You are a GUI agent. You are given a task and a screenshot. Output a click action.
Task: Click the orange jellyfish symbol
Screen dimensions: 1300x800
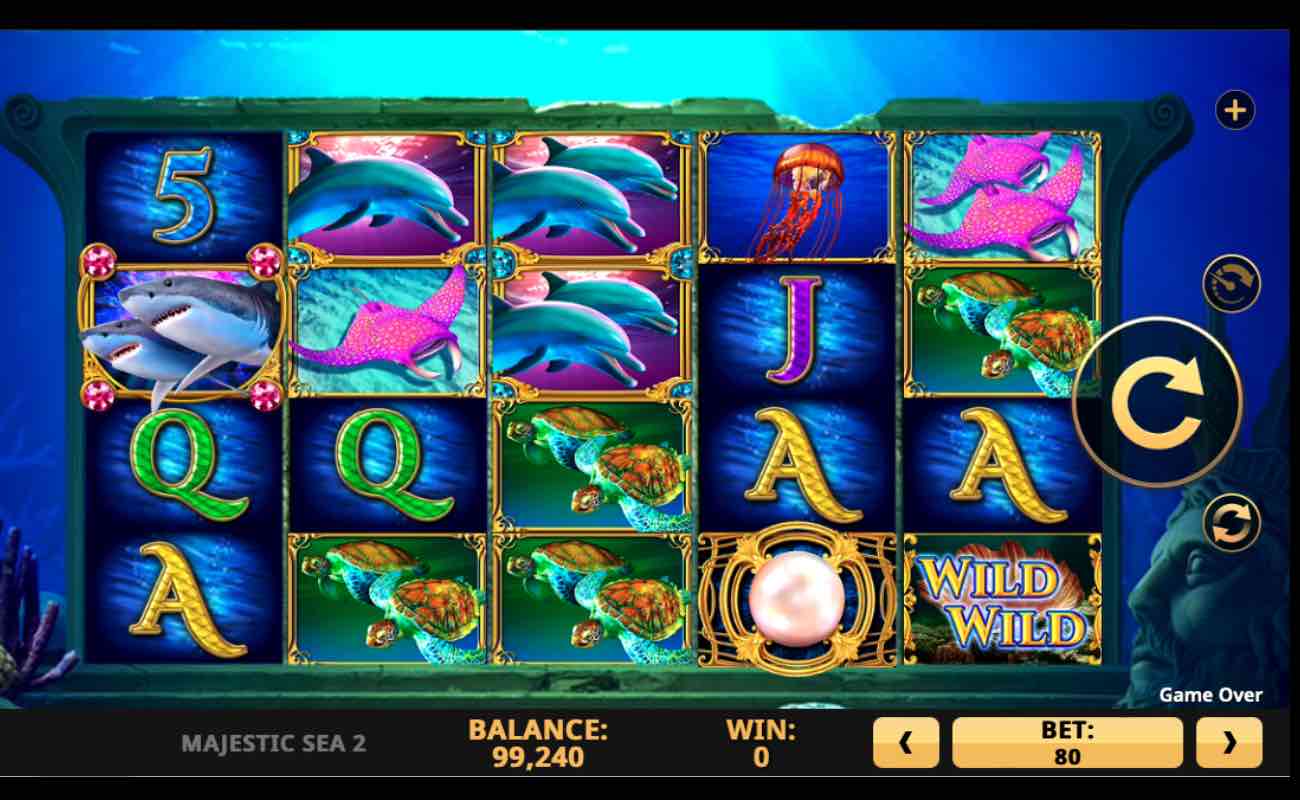(x=800, y=195)
